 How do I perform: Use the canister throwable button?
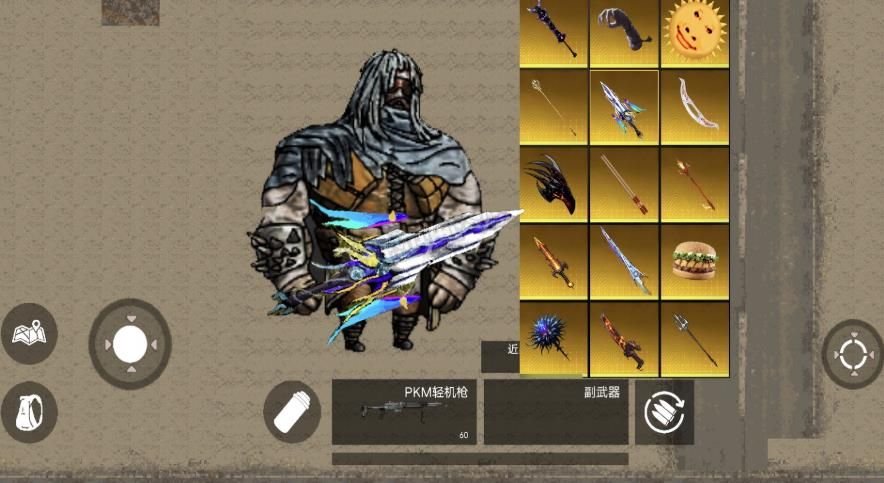(x=292, y=411)
